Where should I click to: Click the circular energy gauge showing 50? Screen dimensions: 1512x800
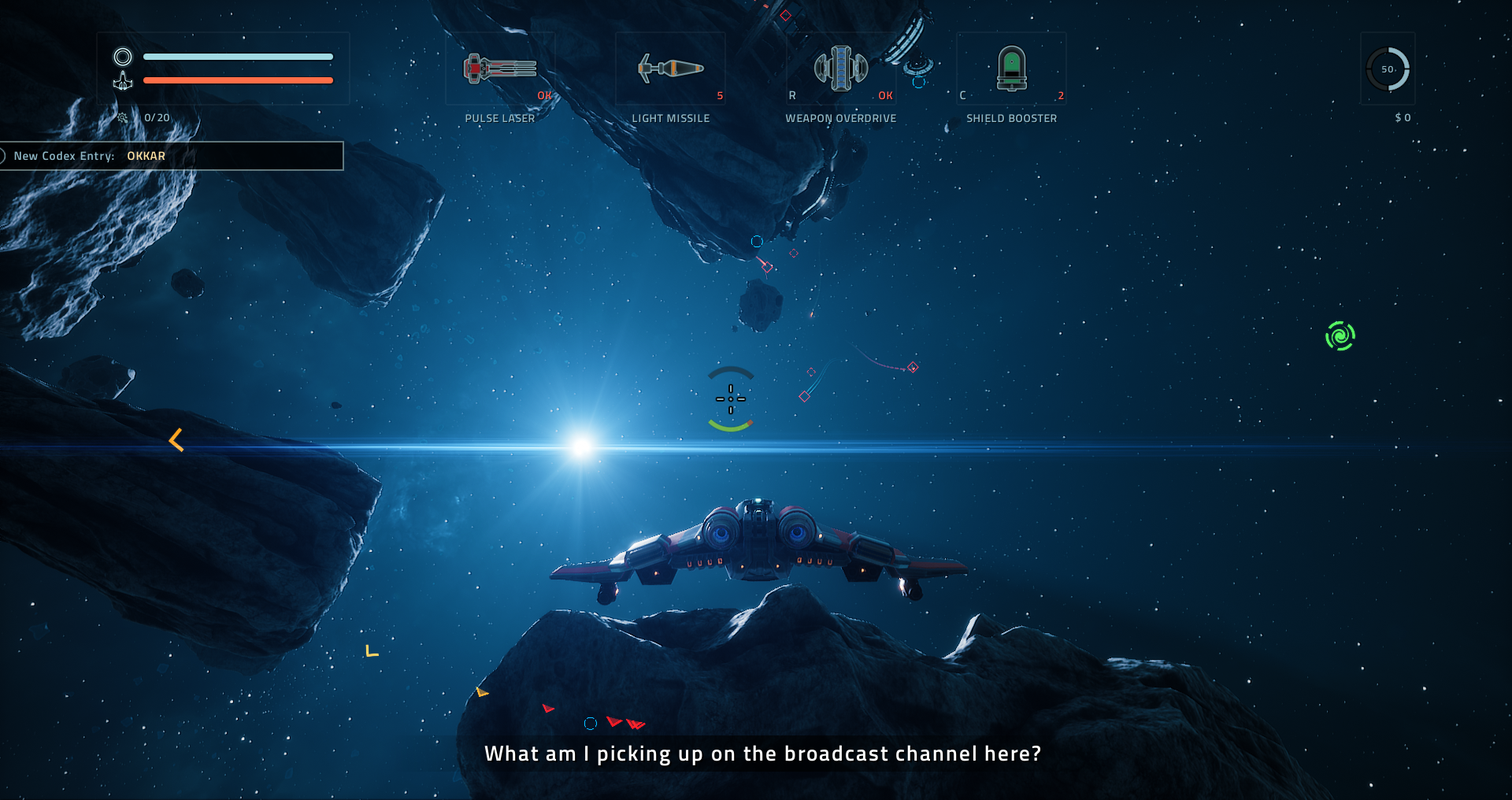1388,69
